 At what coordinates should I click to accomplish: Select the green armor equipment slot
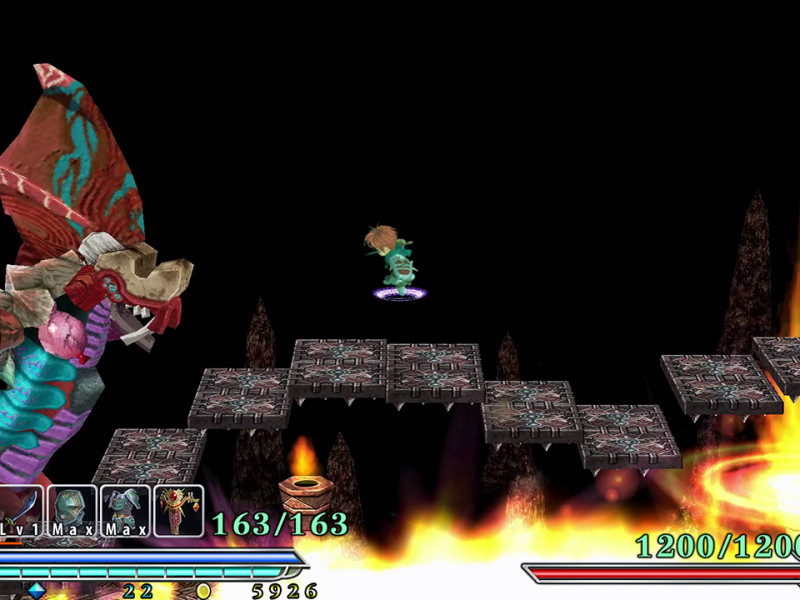[x=126, y=510]
